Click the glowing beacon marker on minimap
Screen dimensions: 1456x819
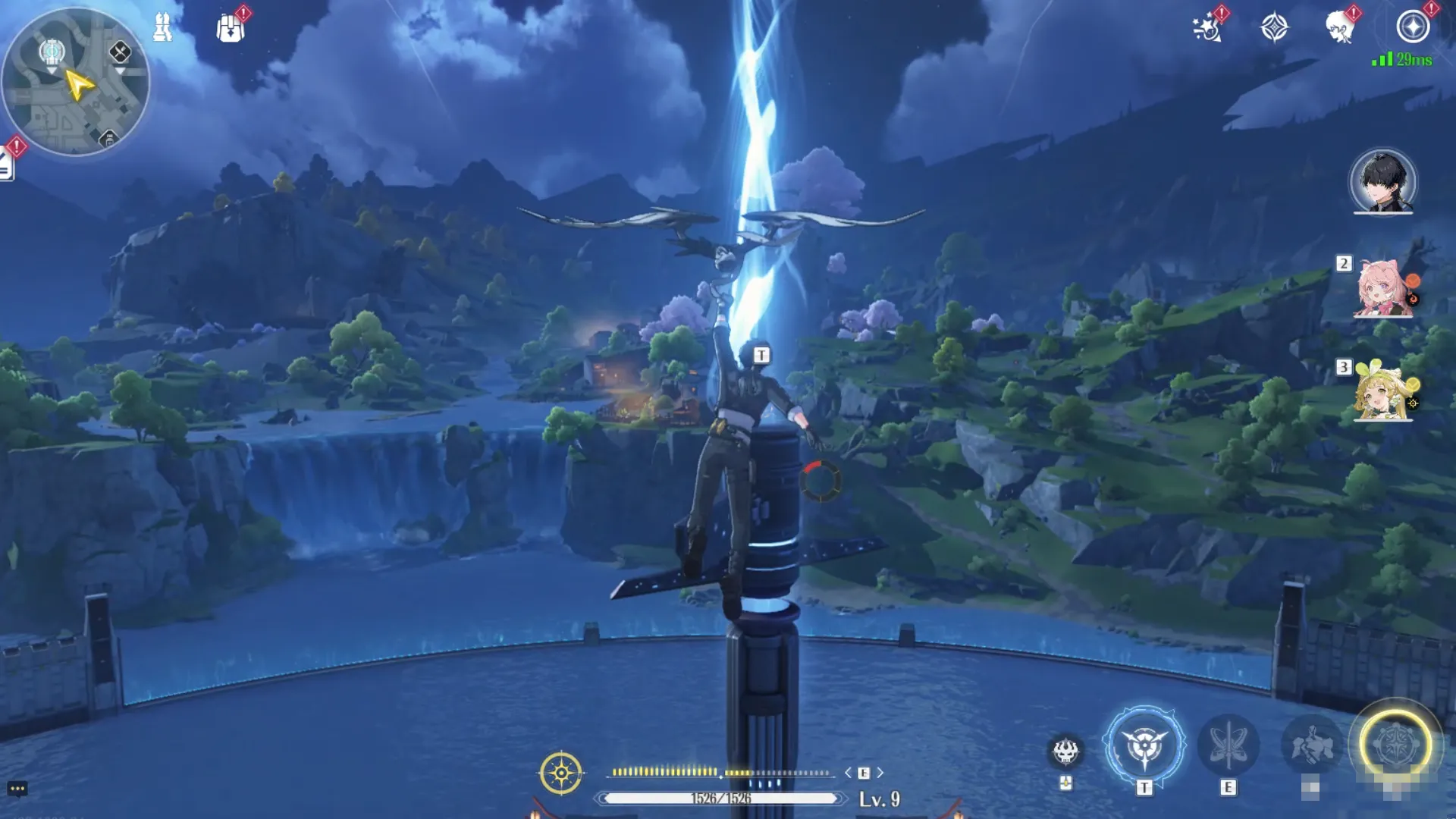click(x=52, y=52)
